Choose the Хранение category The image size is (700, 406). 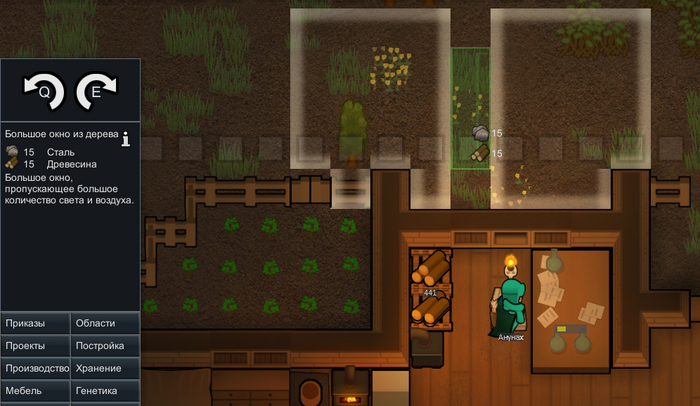105,368
